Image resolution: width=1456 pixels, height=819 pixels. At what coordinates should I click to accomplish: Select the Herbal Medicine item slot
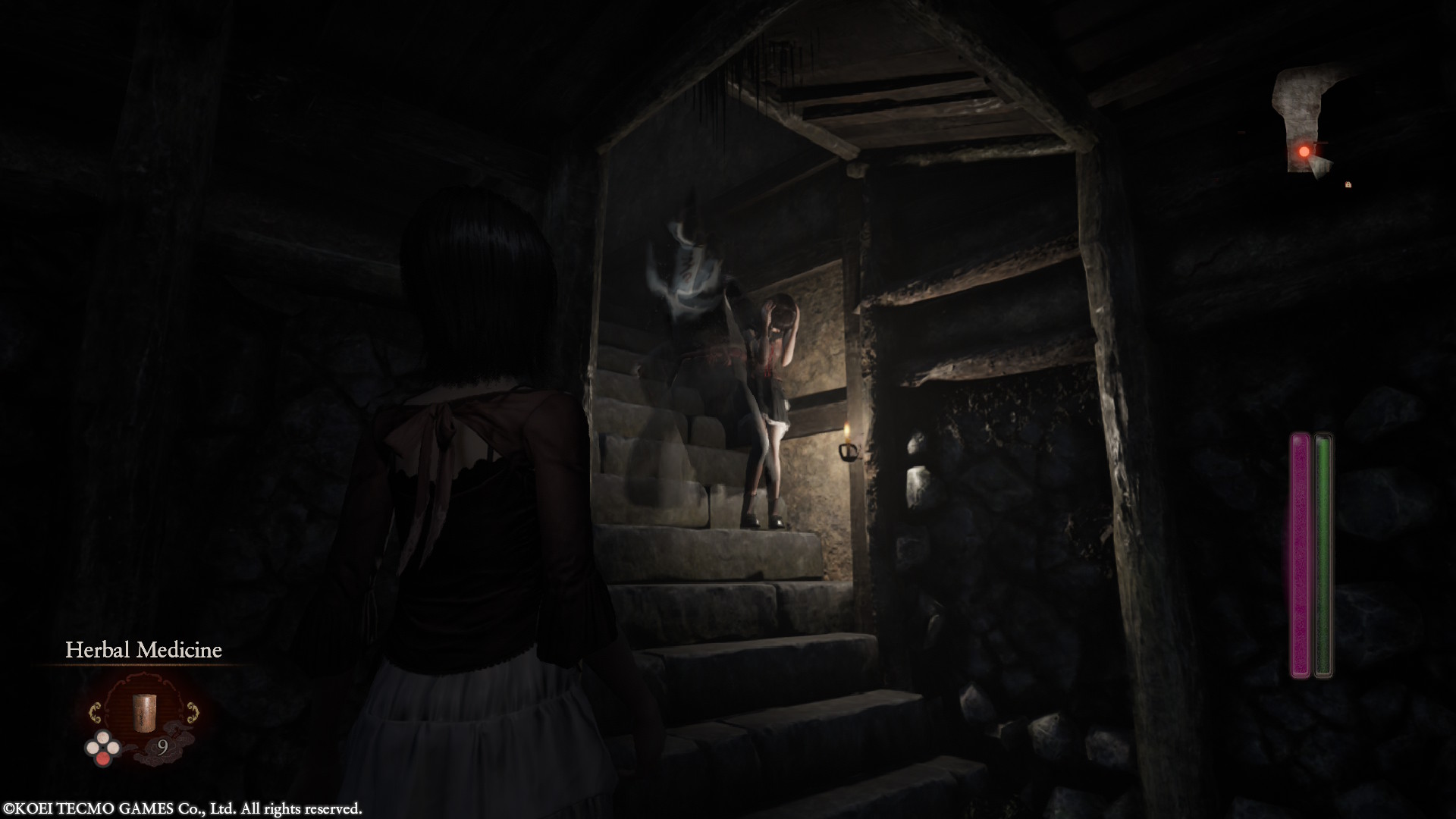click(143, 713)
